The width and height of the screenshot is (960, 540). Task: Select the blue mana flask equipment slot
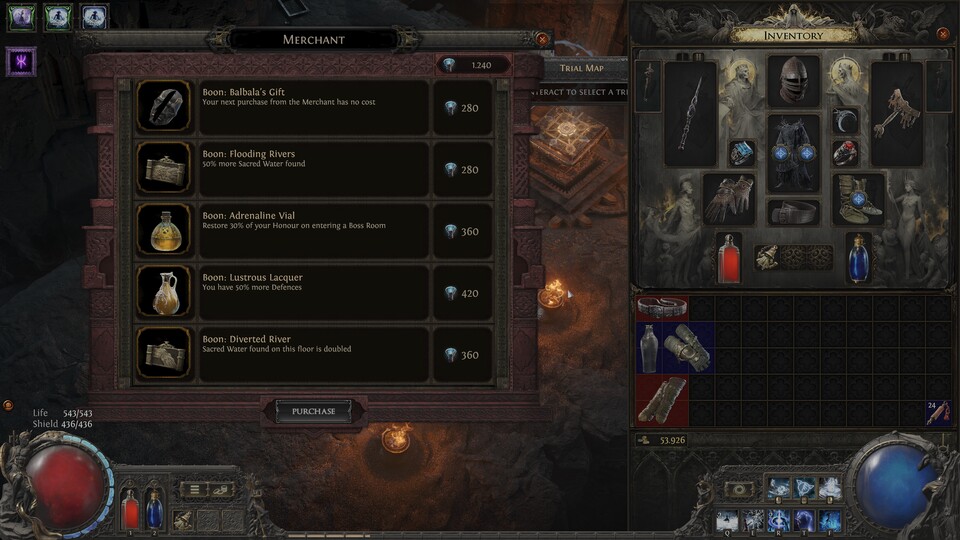coord(859,258)
